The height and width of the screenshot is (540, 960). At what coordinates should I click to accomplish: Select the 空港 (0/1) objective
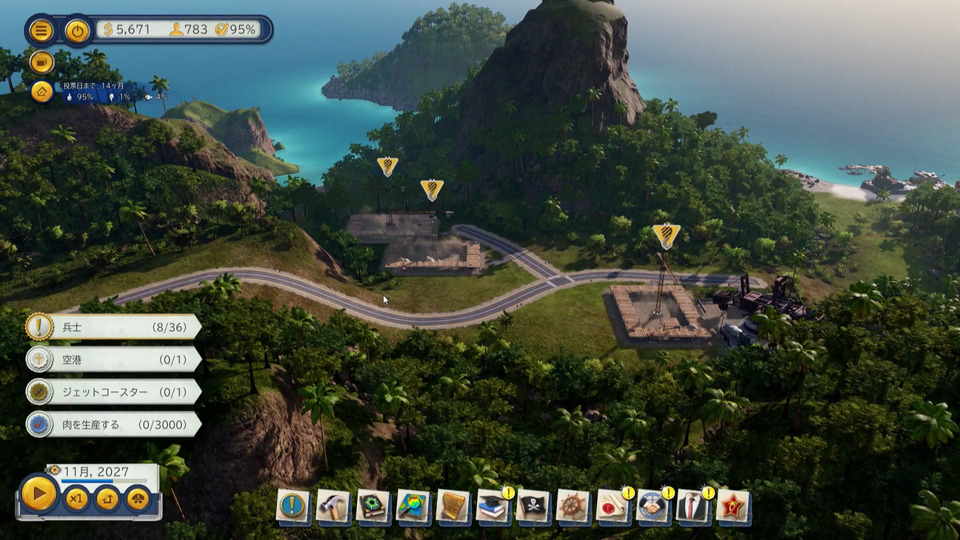coord(112,359)
